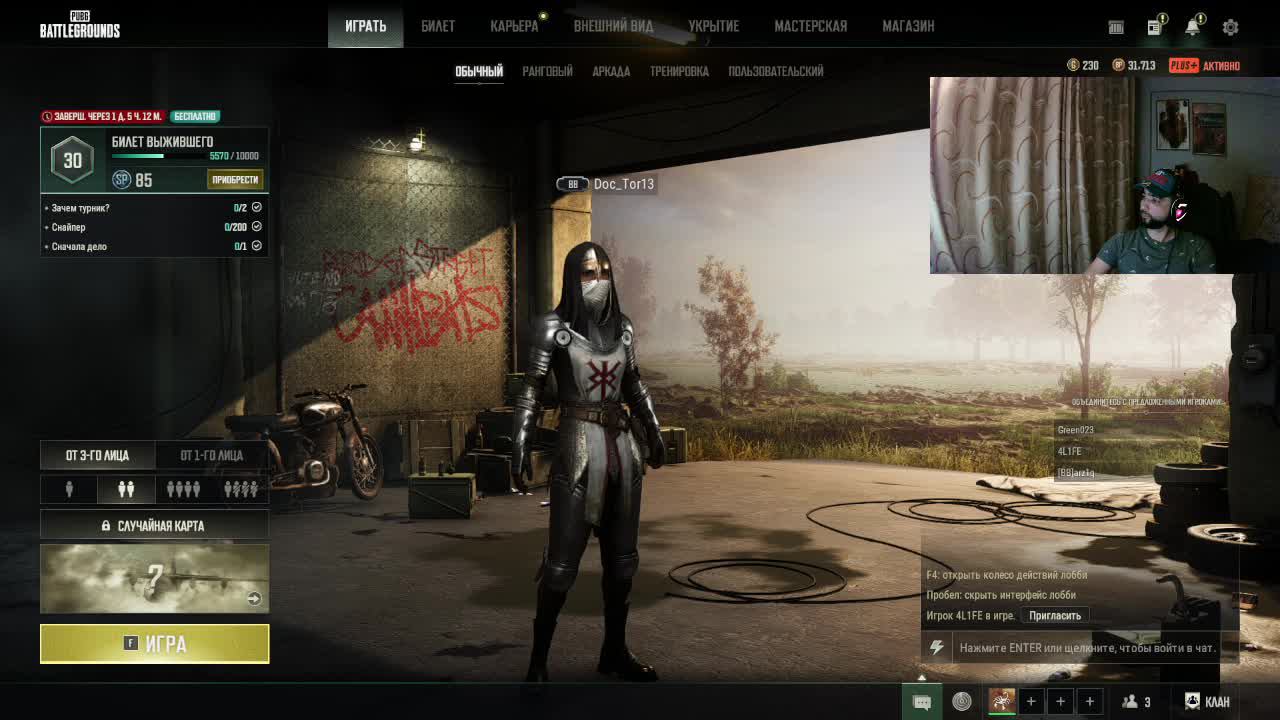Image resolution: width=1280 pixels, height=720 pixels.
Task: Show notifications with the bell icon
Action: 1192,27
